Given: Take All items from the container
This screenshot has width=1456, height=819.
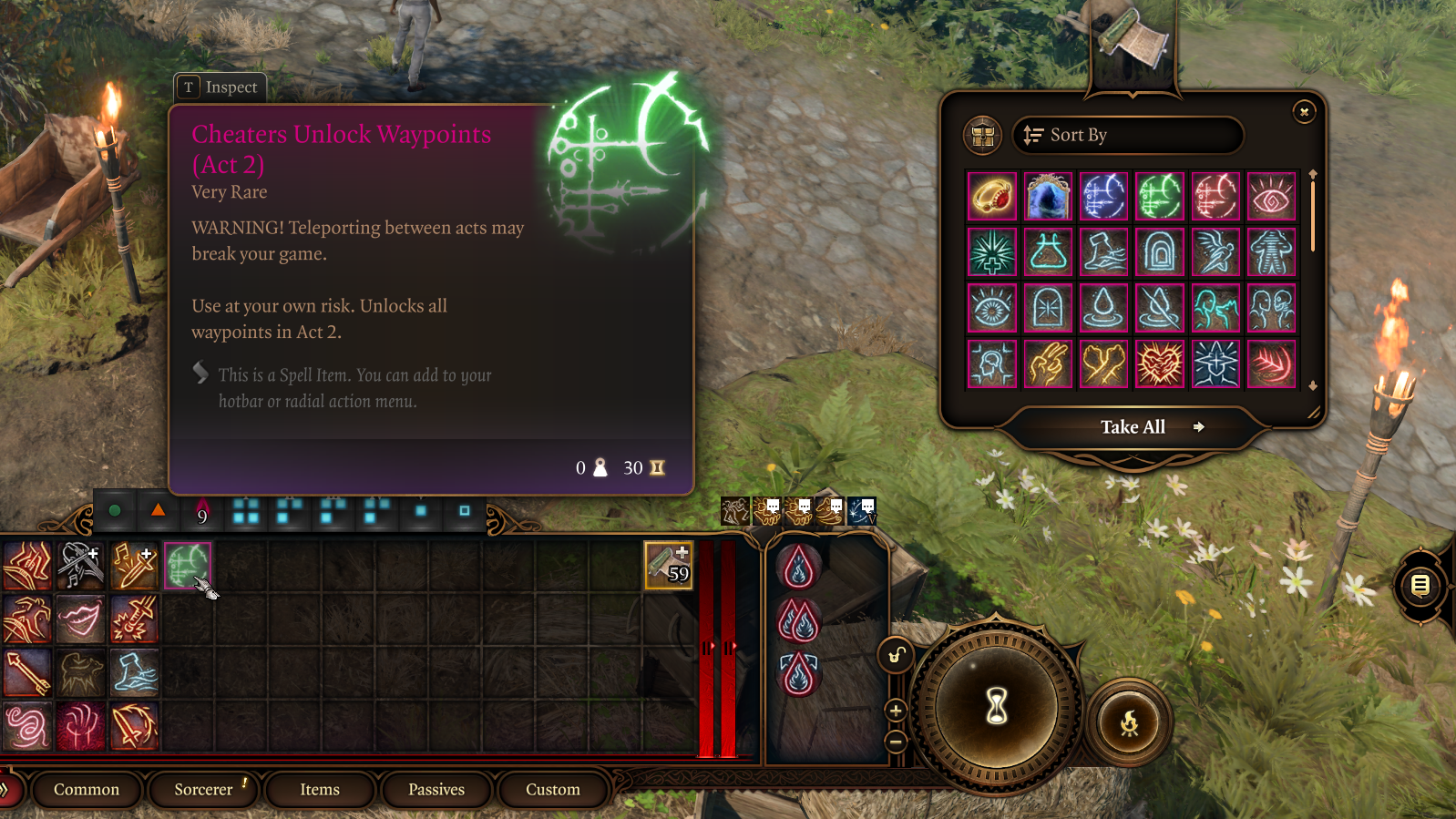Looking at the screenshot, I should pyautogui.click(x=1133, y=427).
